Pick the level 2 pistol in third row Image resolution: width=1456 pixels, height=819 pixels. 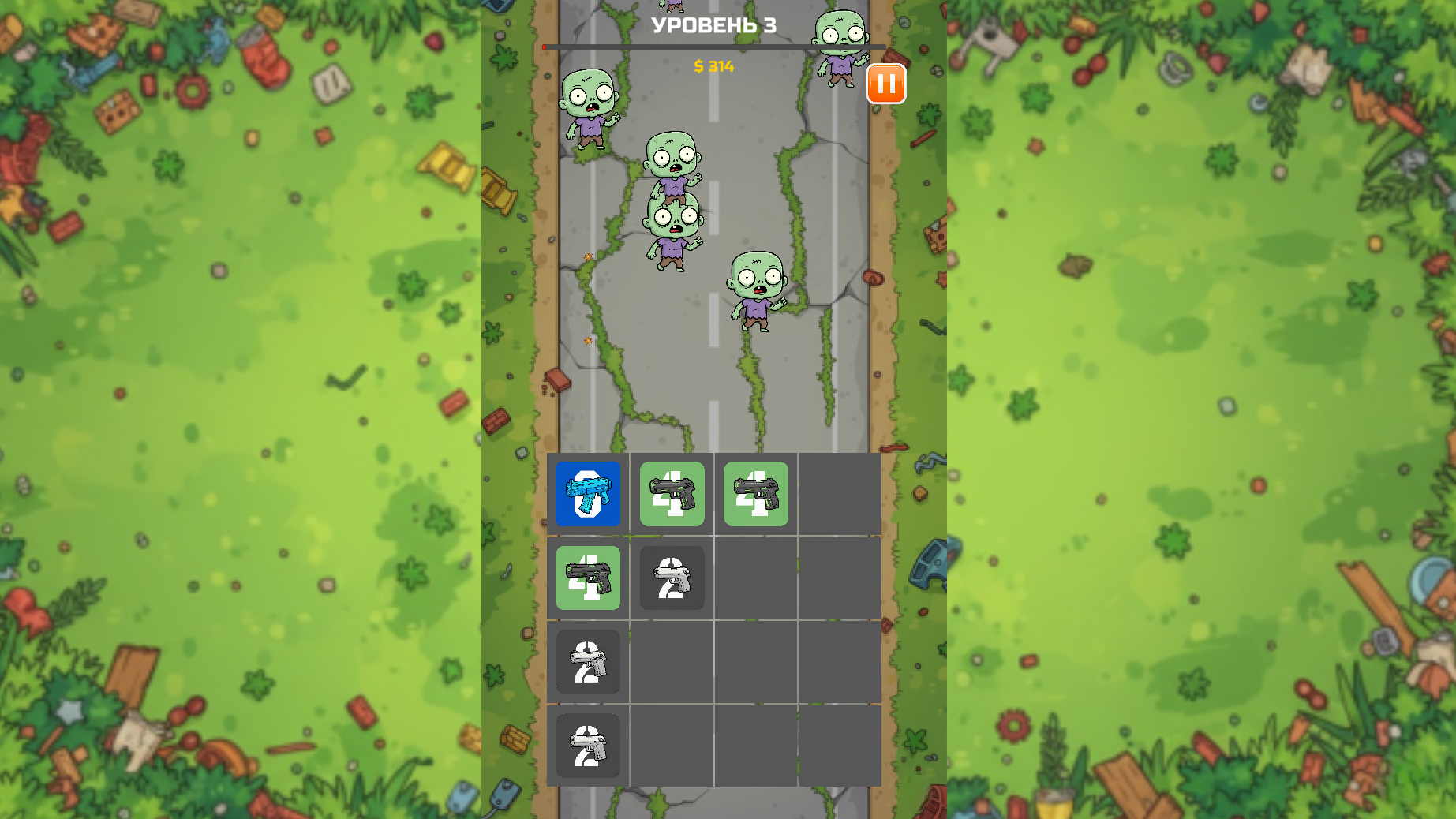click(588, 663)
